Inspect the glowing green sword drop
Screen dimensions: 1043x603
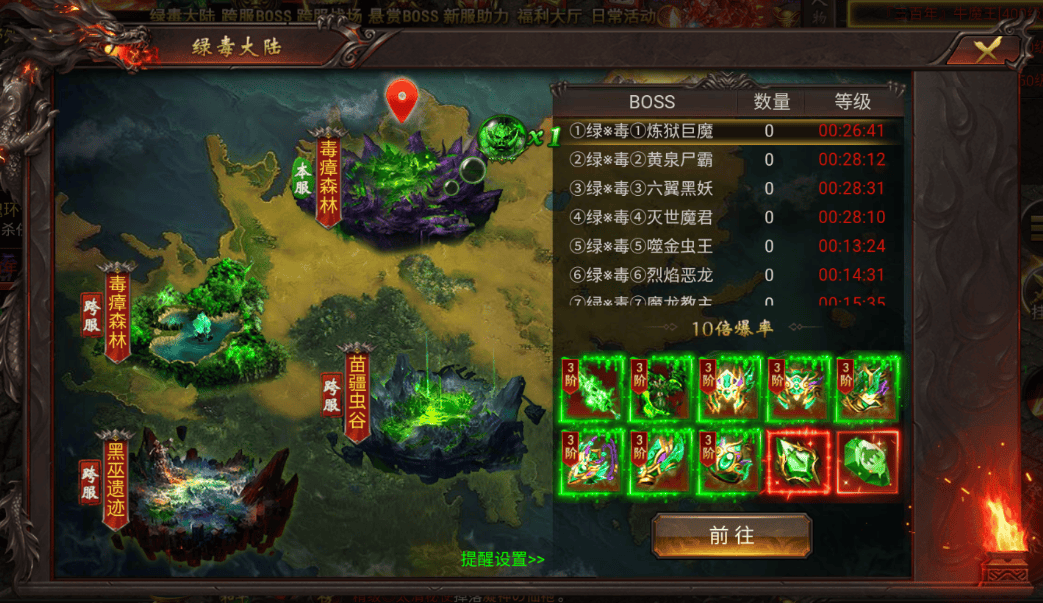click(x=593, y=388)
